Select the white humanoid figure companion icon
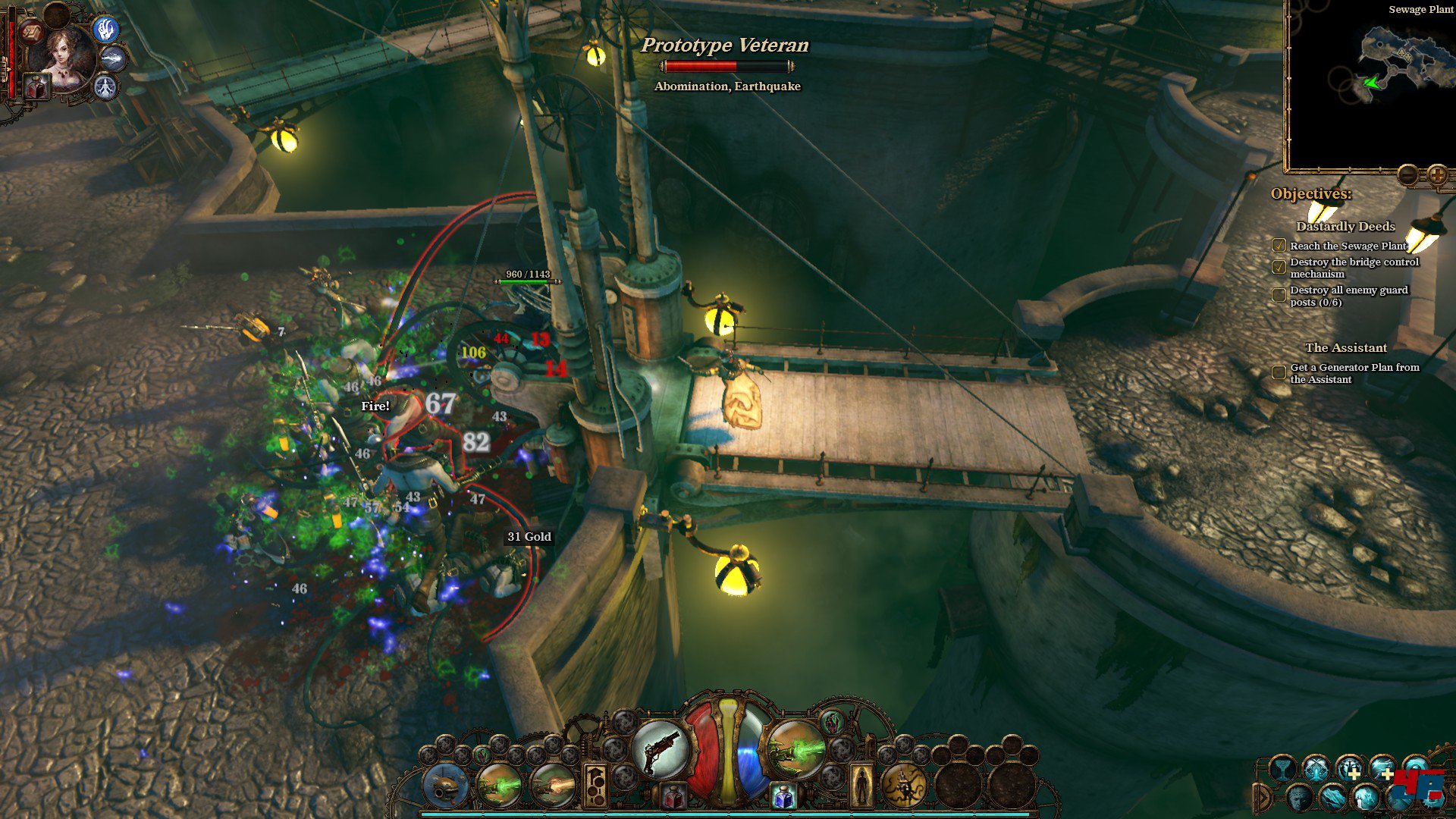The height and width of the screenshot is (819, 1456). (x=105, y=87)
